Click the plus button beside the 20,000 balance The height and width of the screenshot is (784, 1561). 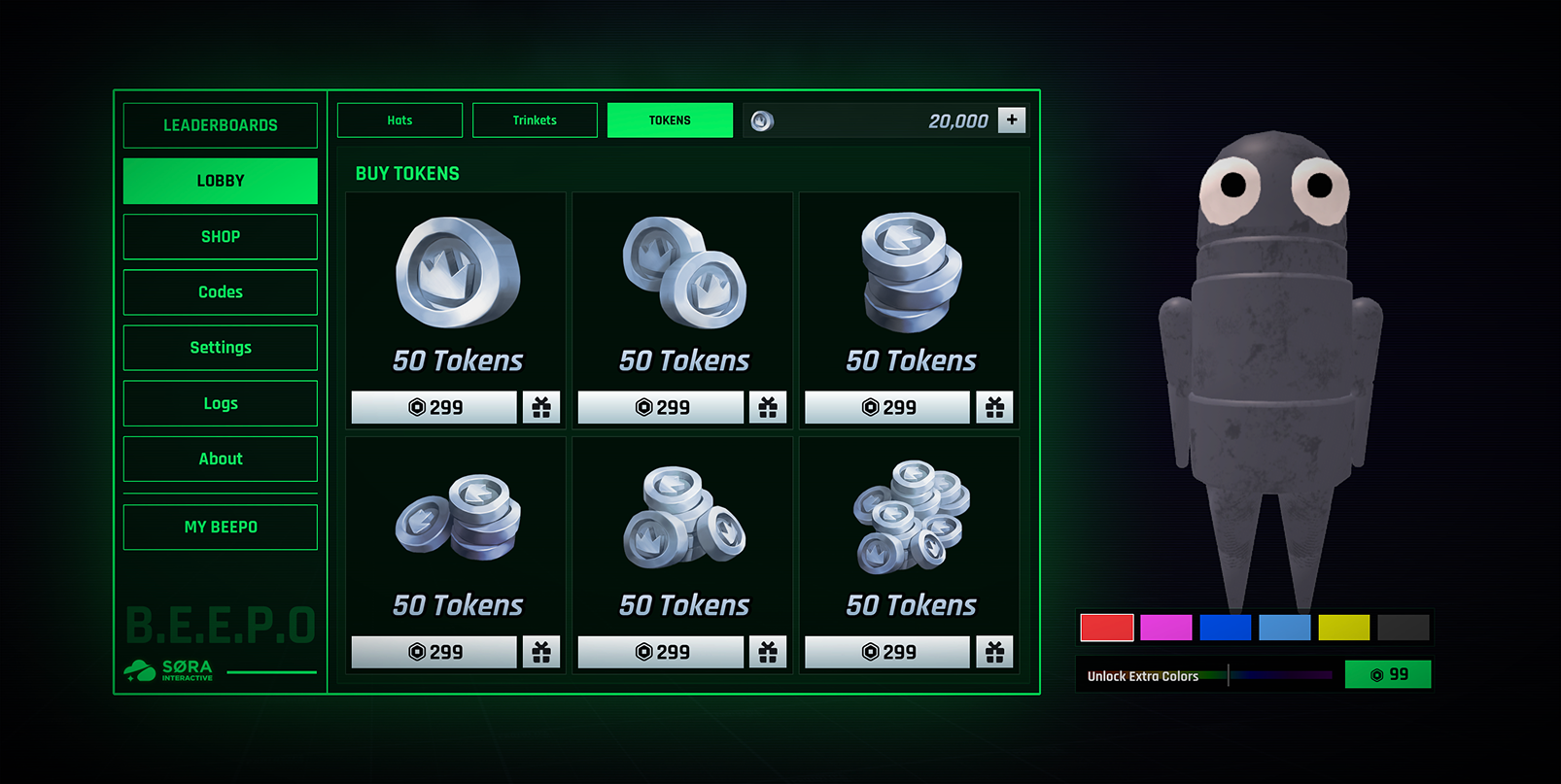tap(1012, 119)
